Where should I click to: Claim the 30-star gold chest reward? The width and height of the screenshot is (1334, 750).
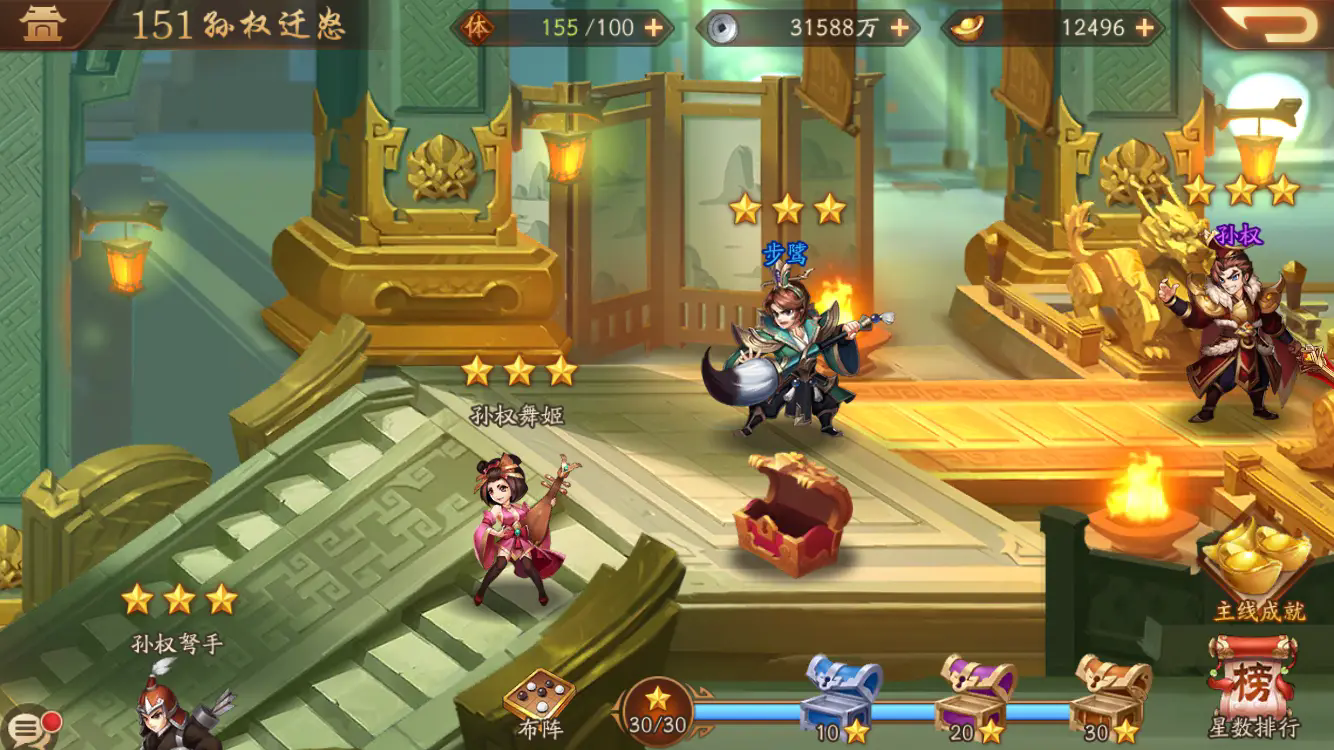pyautogui.click(x=1106, y=697)
